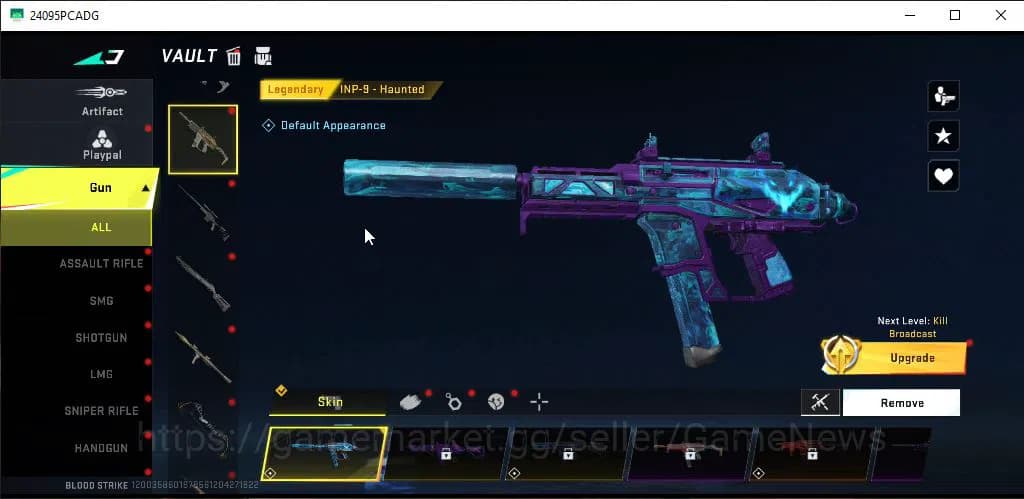Screen dimensions: 1024x499
Task: Mark the skin with the star icon
Action: coord(944,137)
